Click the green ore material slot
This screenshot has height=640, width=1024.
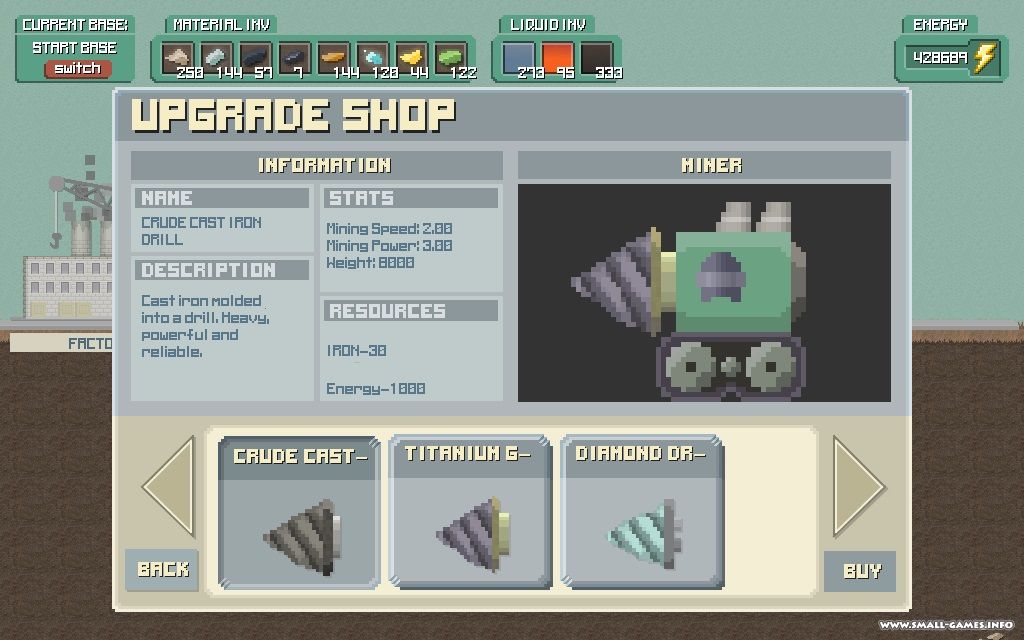pos(451,59)
